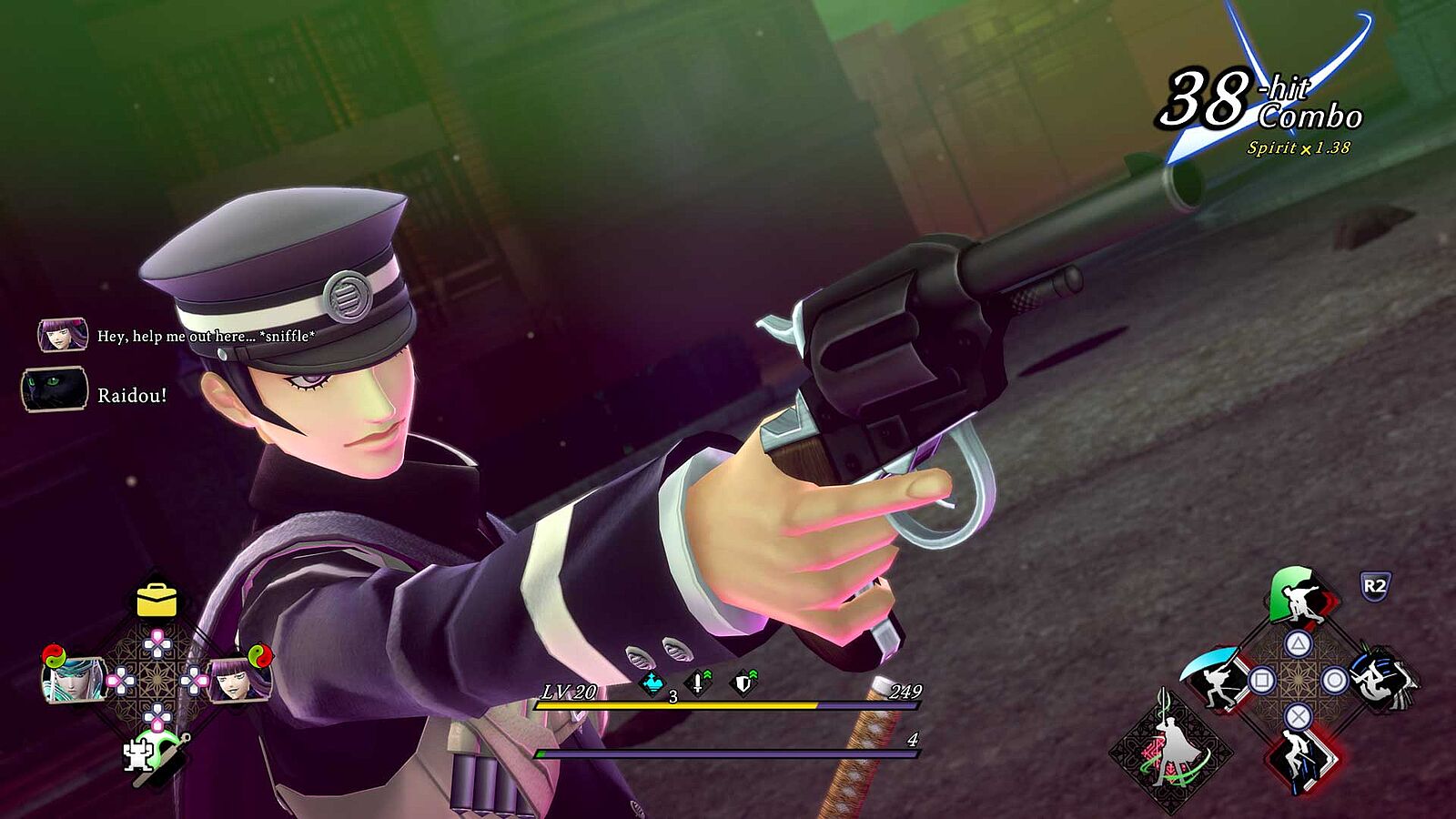Inspect the shield defense buff icon
Viewport: 1456px width, 819px height.
point(744,682)
